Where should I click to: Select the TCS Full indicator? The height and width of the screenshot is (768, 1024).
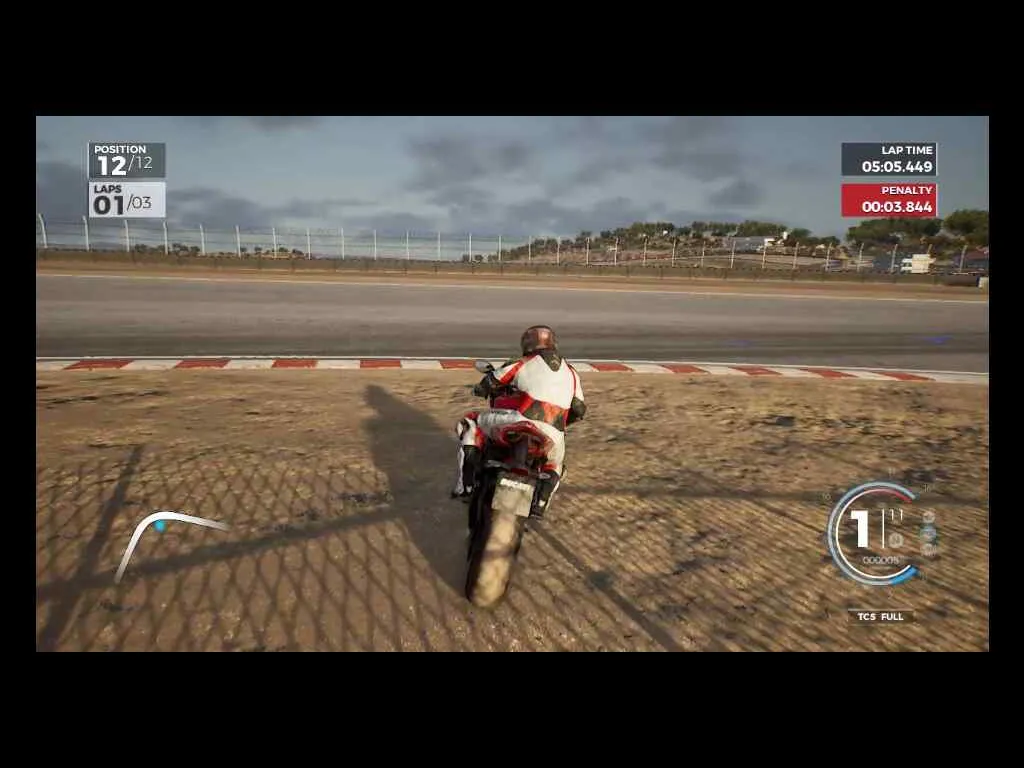click(x=880, y=616)
